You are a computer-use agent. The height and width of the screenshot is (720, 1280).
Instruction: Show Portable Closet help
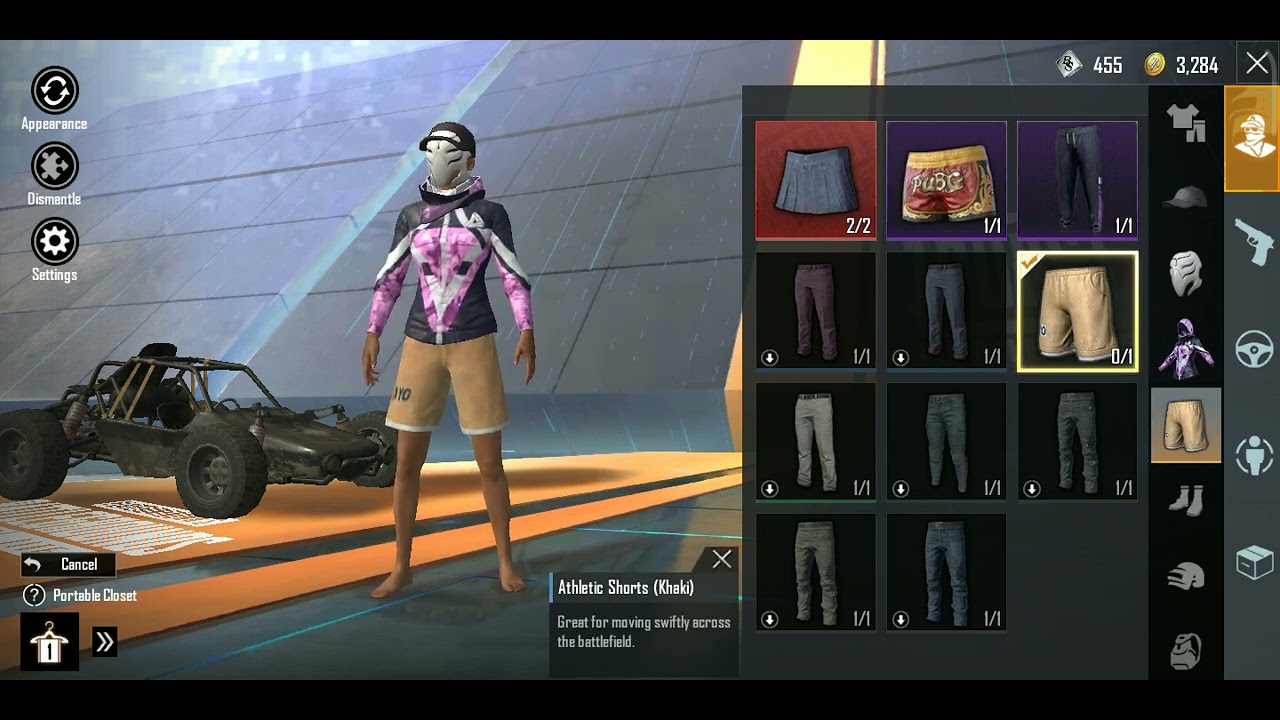pyautogui.click(x=35, y=596)
